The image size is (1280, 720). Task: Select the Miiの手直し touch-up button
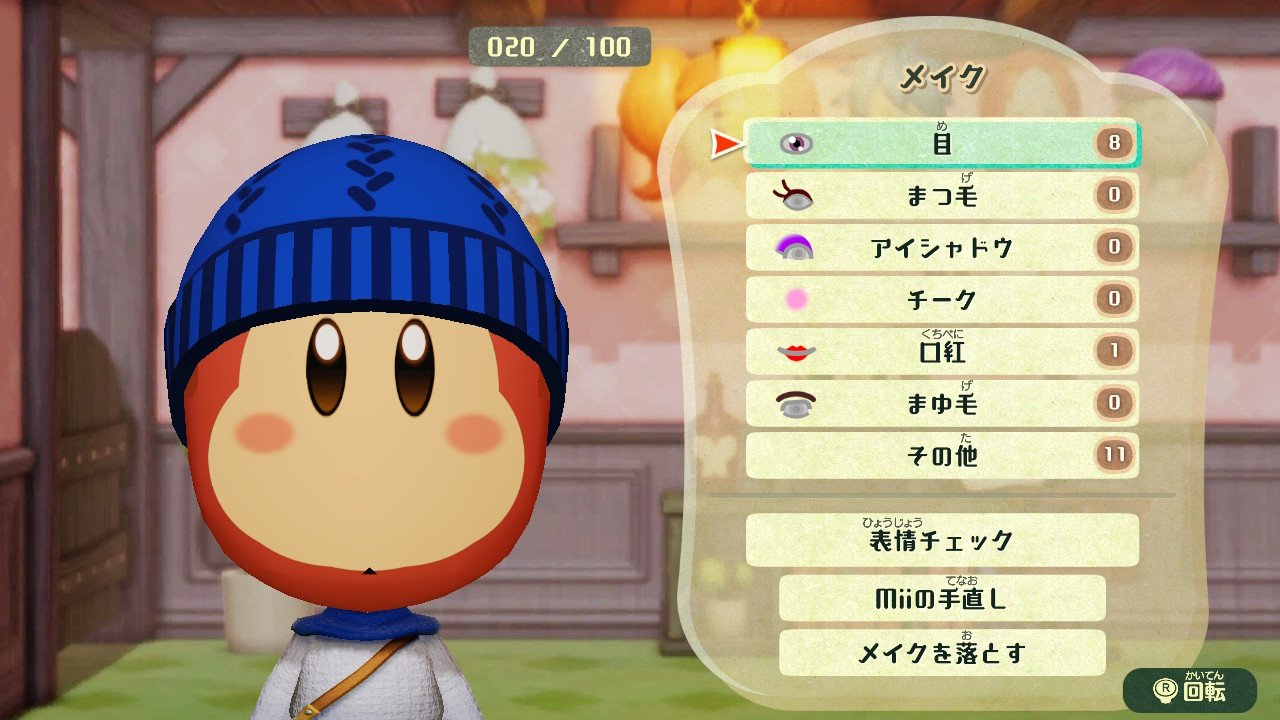(x=941, y=598)
